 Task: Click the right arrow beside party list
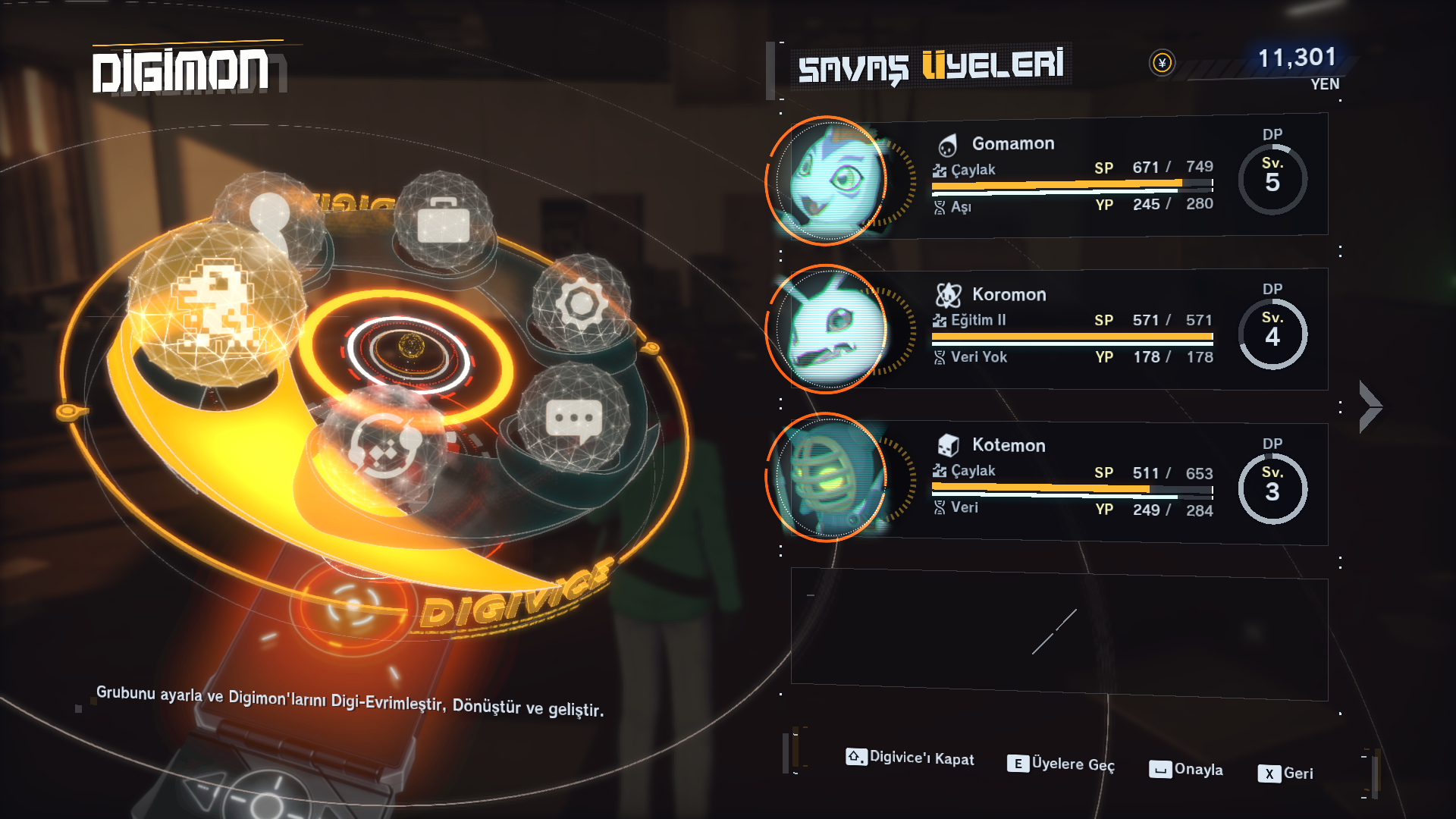(1370, 406)
